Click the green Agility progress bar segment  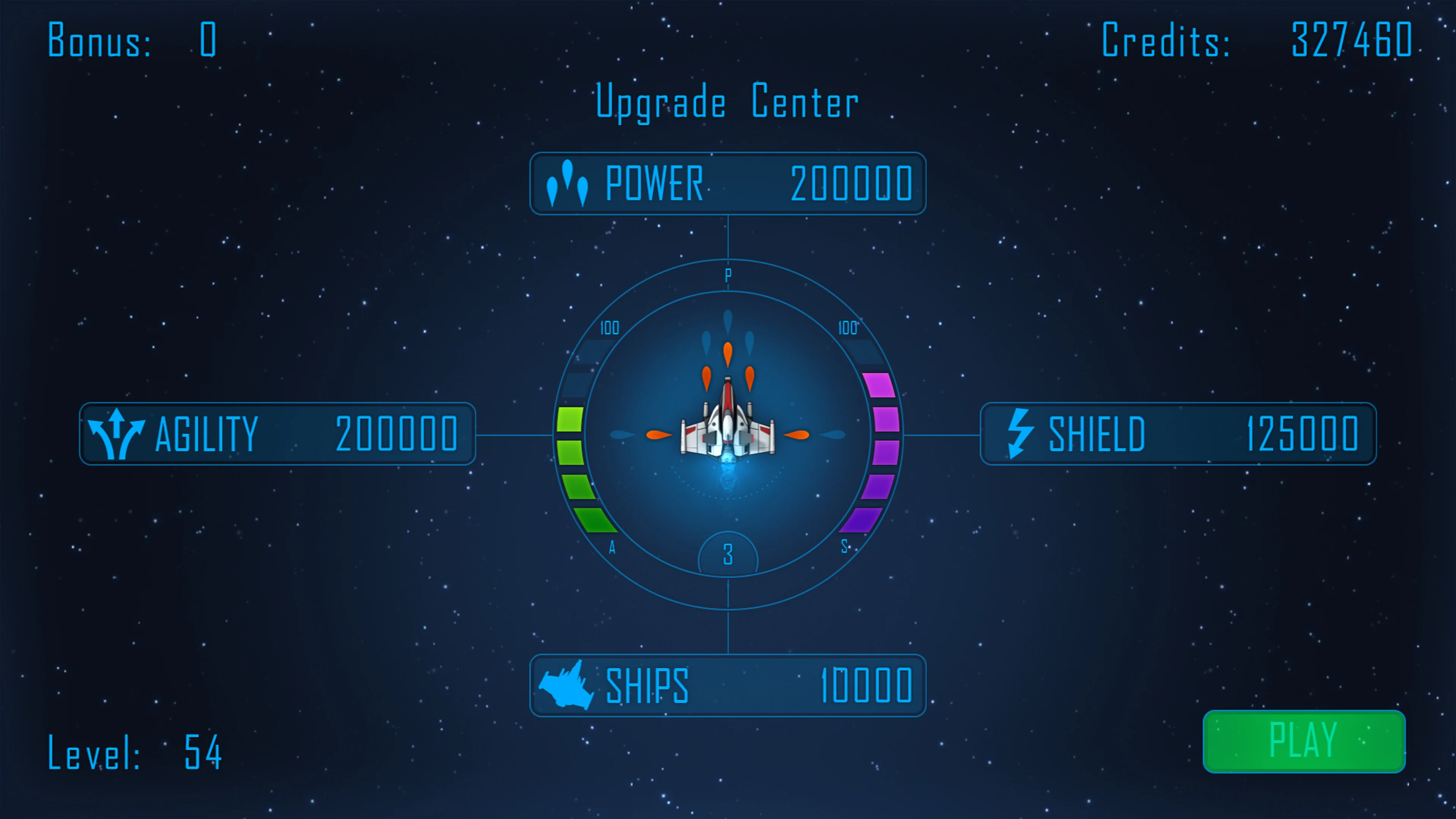coord(571,452)
